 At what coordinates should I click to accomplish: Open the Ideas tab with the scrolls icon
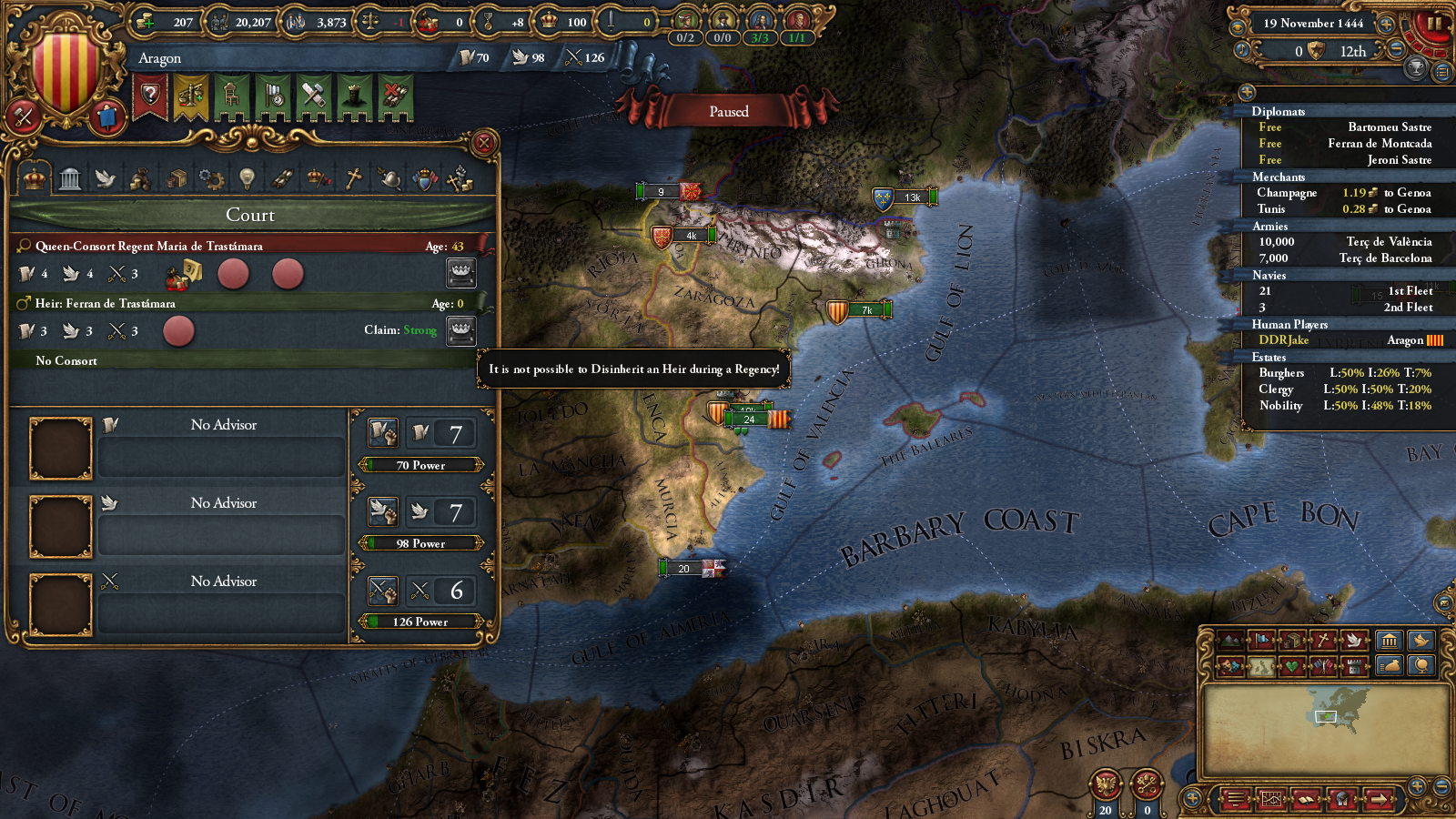280,178
